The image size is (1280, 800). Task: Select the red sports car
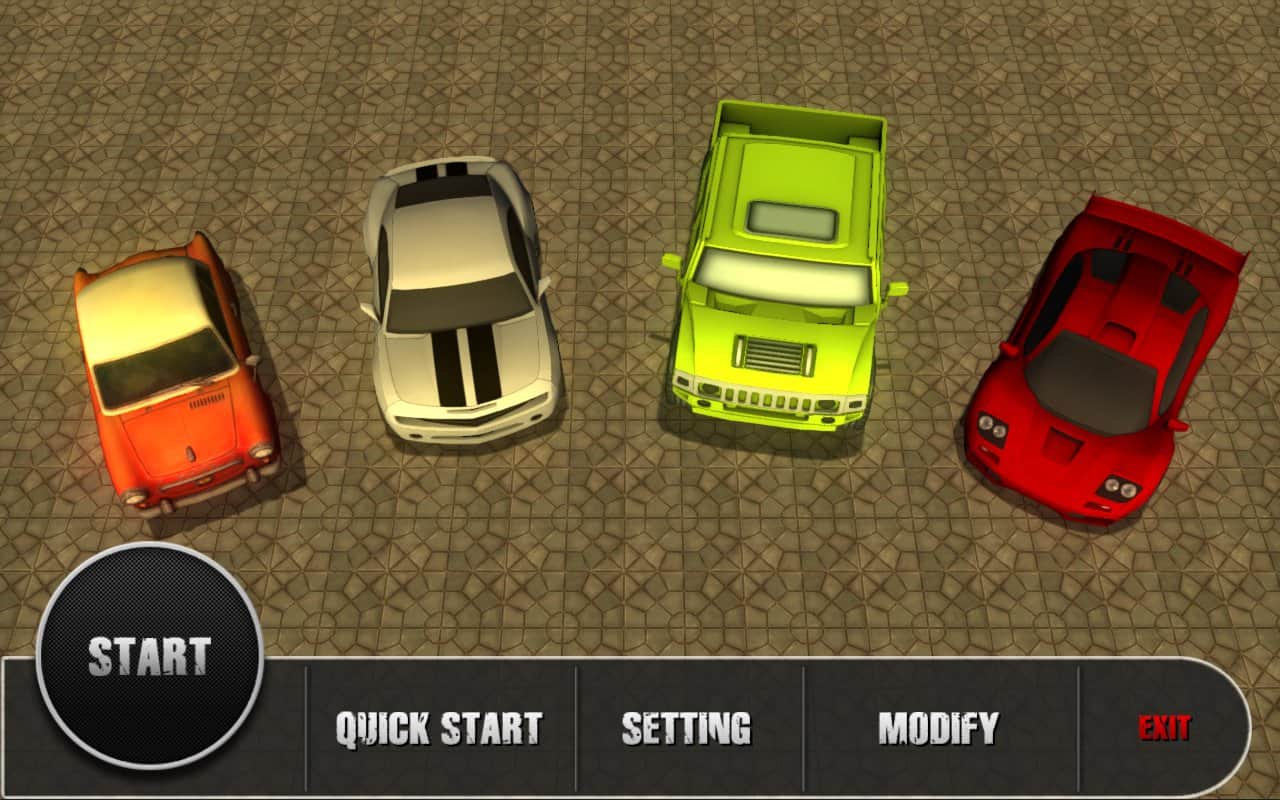pos(1095,360)
